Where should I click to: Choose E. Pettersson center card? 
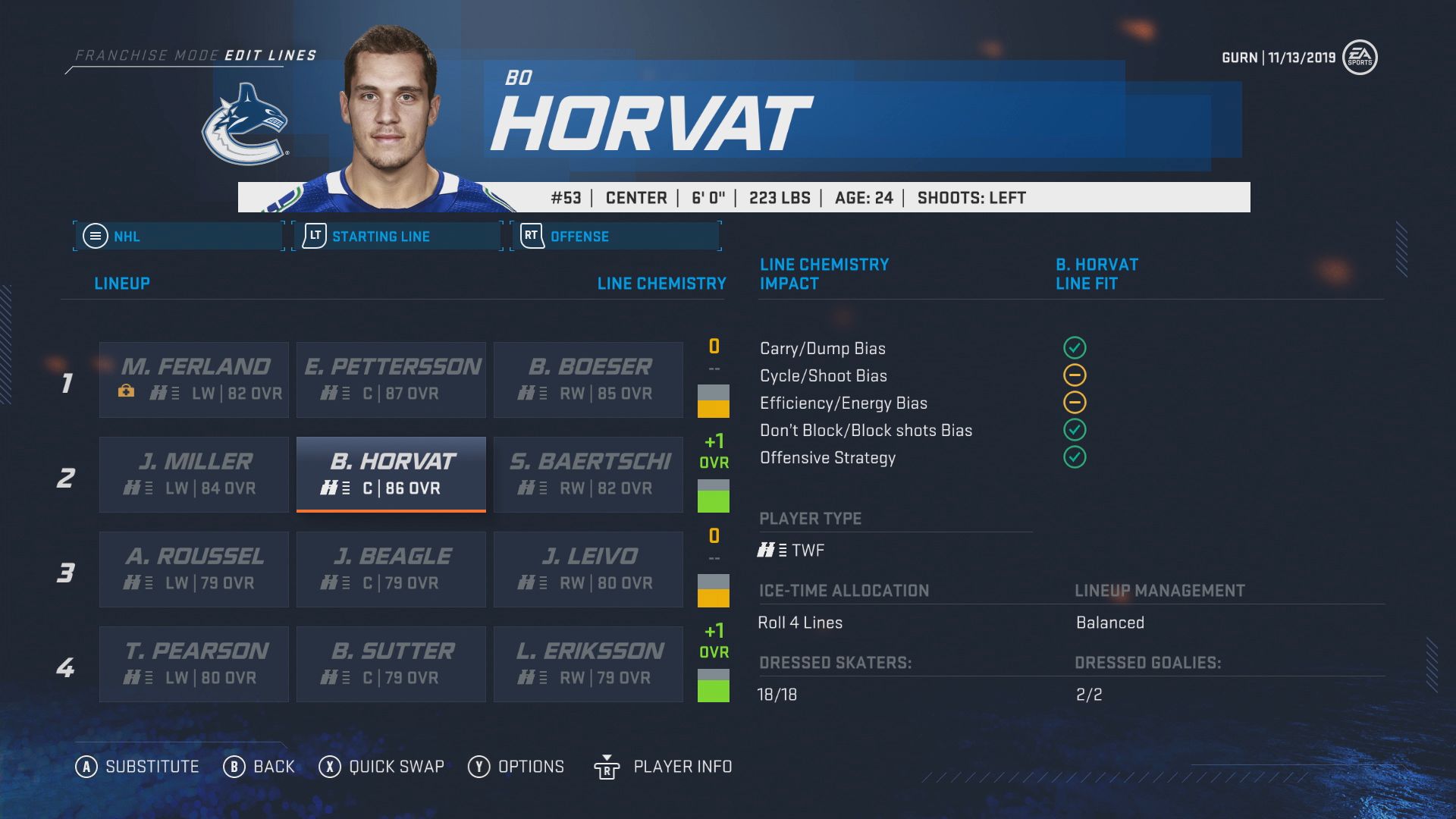click(391, 379)
